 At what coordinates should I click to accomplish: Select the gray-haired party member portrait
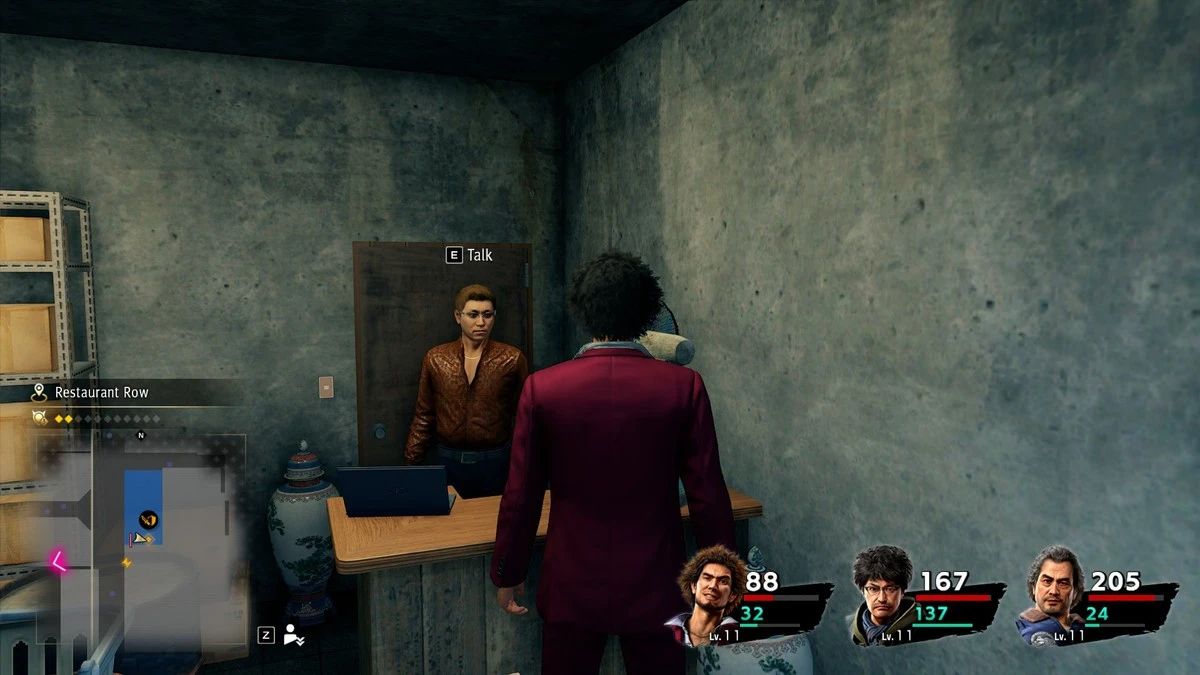1053,597
